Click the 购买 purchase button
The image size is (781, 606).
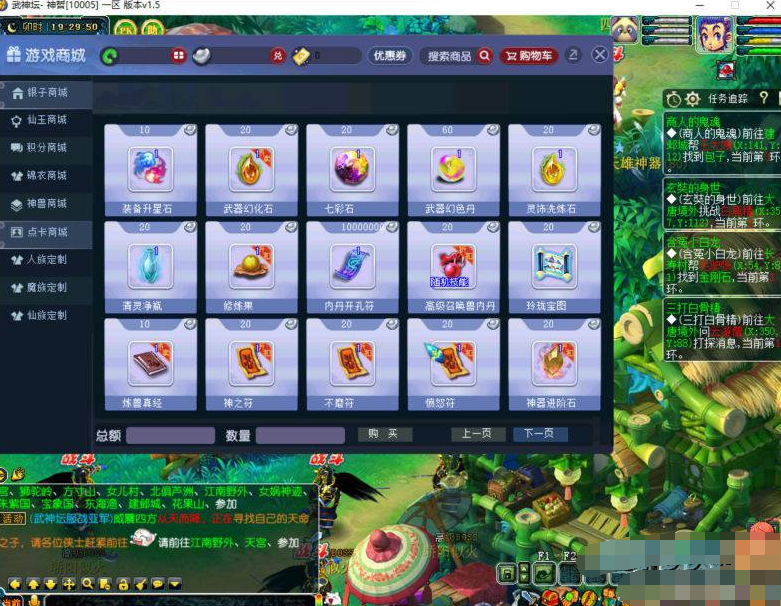coord(384,434)
